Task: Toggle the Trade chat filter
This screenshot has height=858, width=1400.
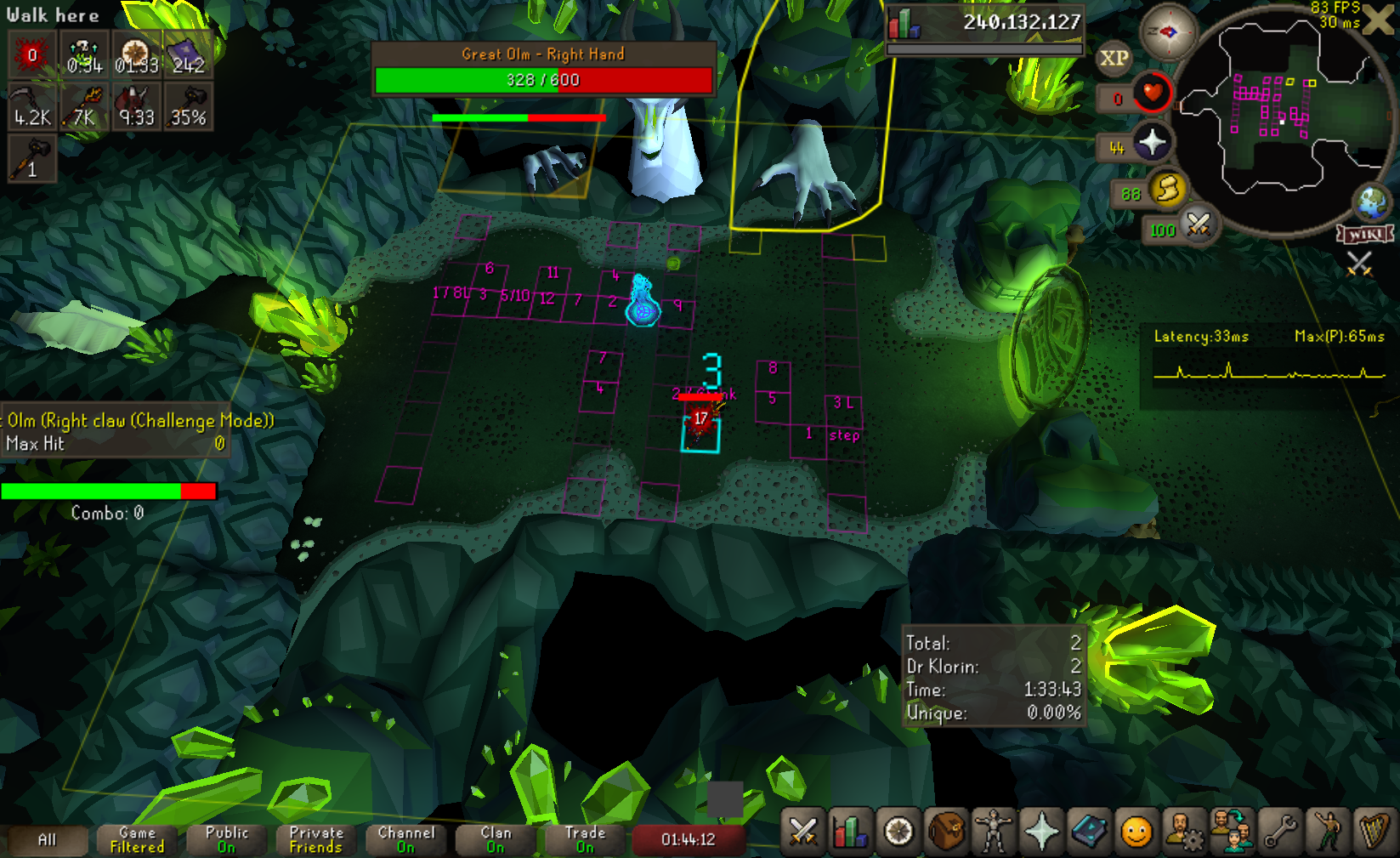Action: tap(585, 840)
